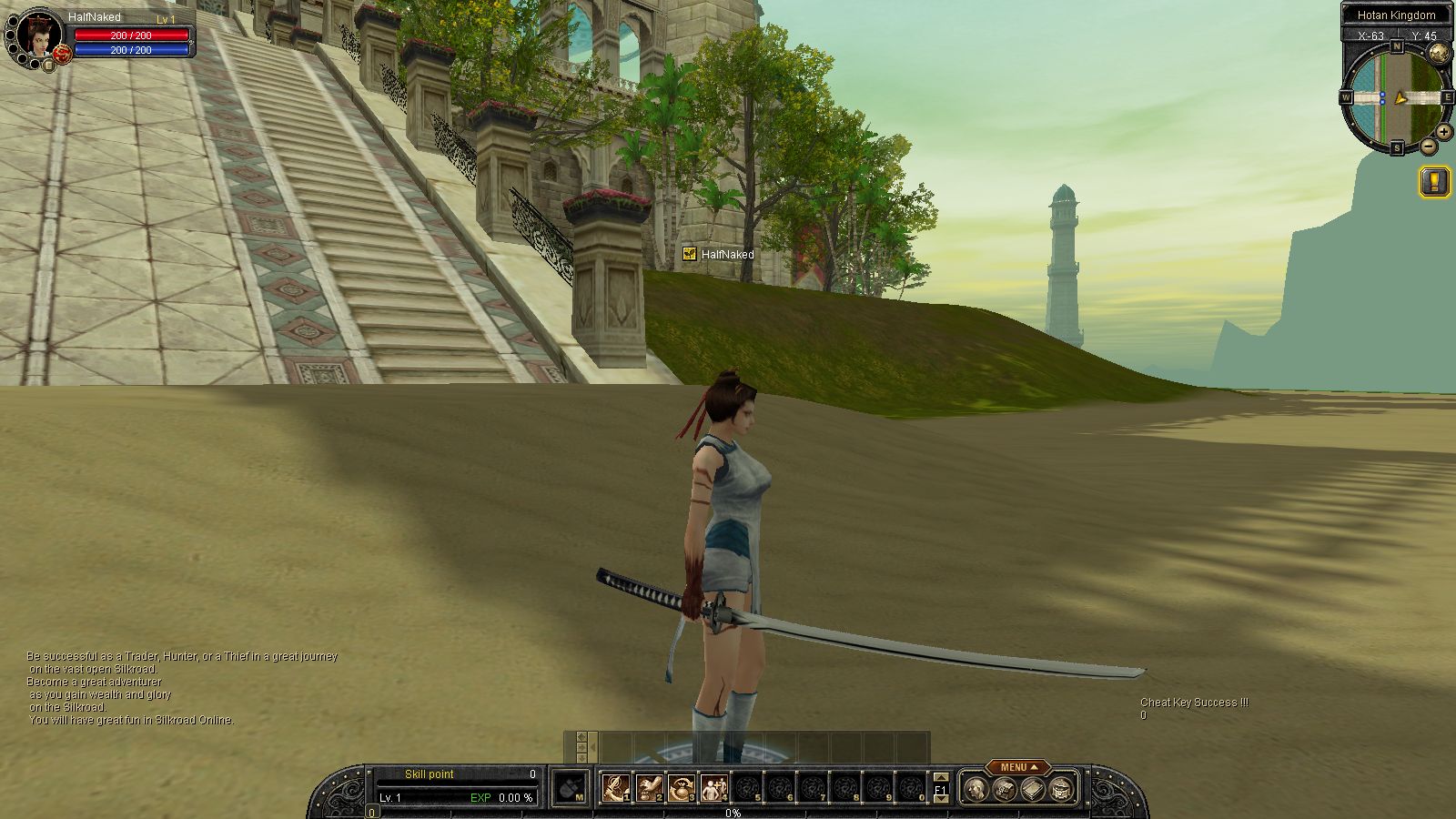Click the red dragon emblem beside the portrait
This screenshot has width=1456, height=819.
tap(63, 55)
